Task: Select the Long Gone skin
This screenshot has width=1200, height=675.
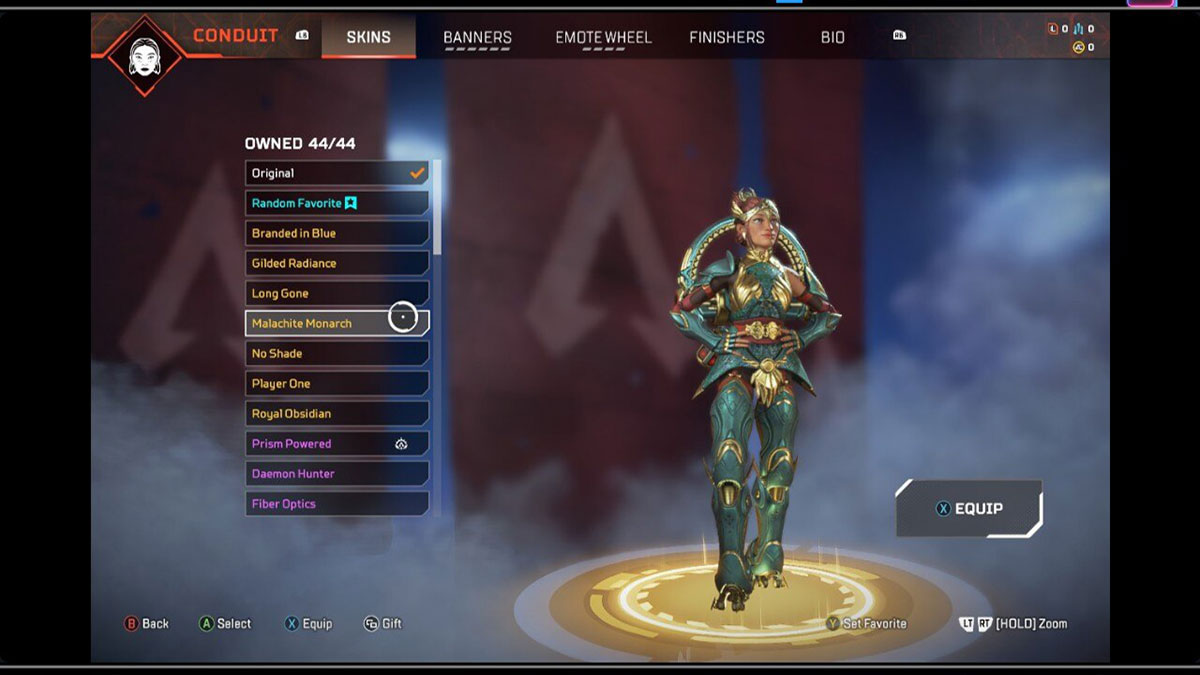Action: [336, 293]
